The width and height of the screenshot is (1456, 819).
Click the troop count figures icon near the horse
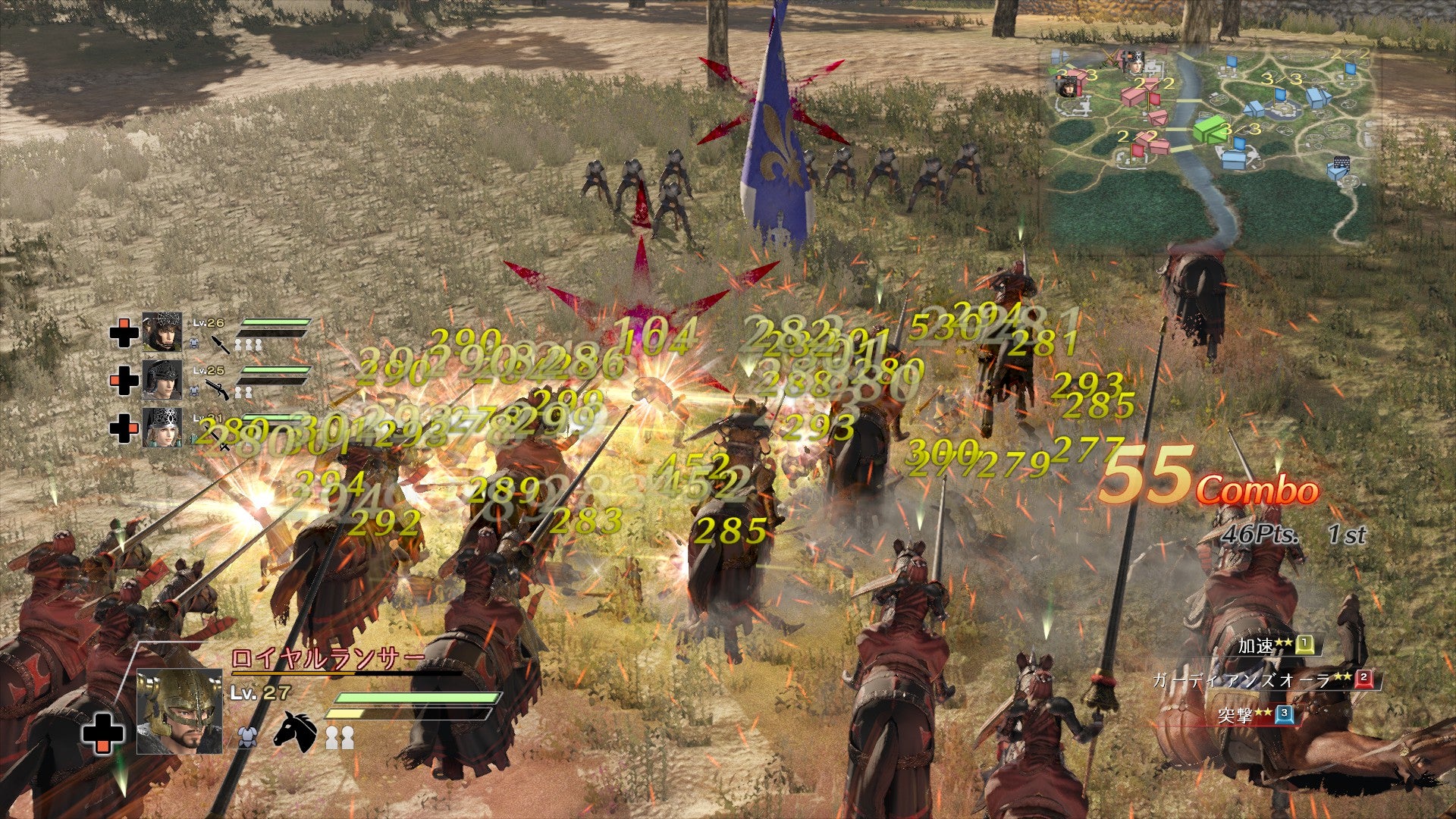pyautogui.click(x=340, y=737)
